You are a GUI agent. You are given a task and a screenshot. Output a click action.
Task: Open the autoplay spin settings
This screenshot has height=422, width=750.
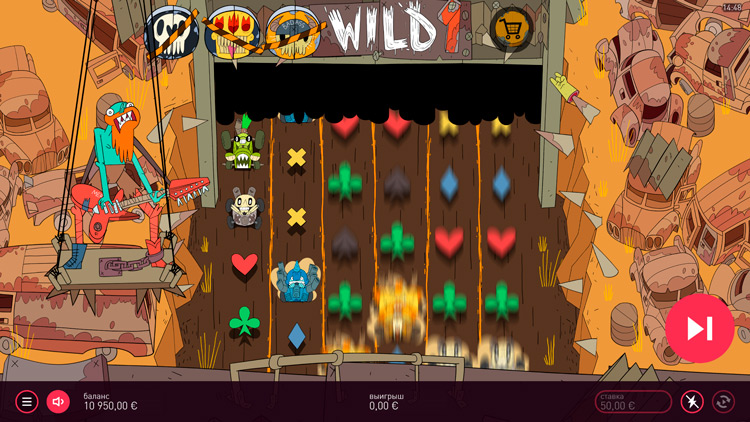click(723, 402)
